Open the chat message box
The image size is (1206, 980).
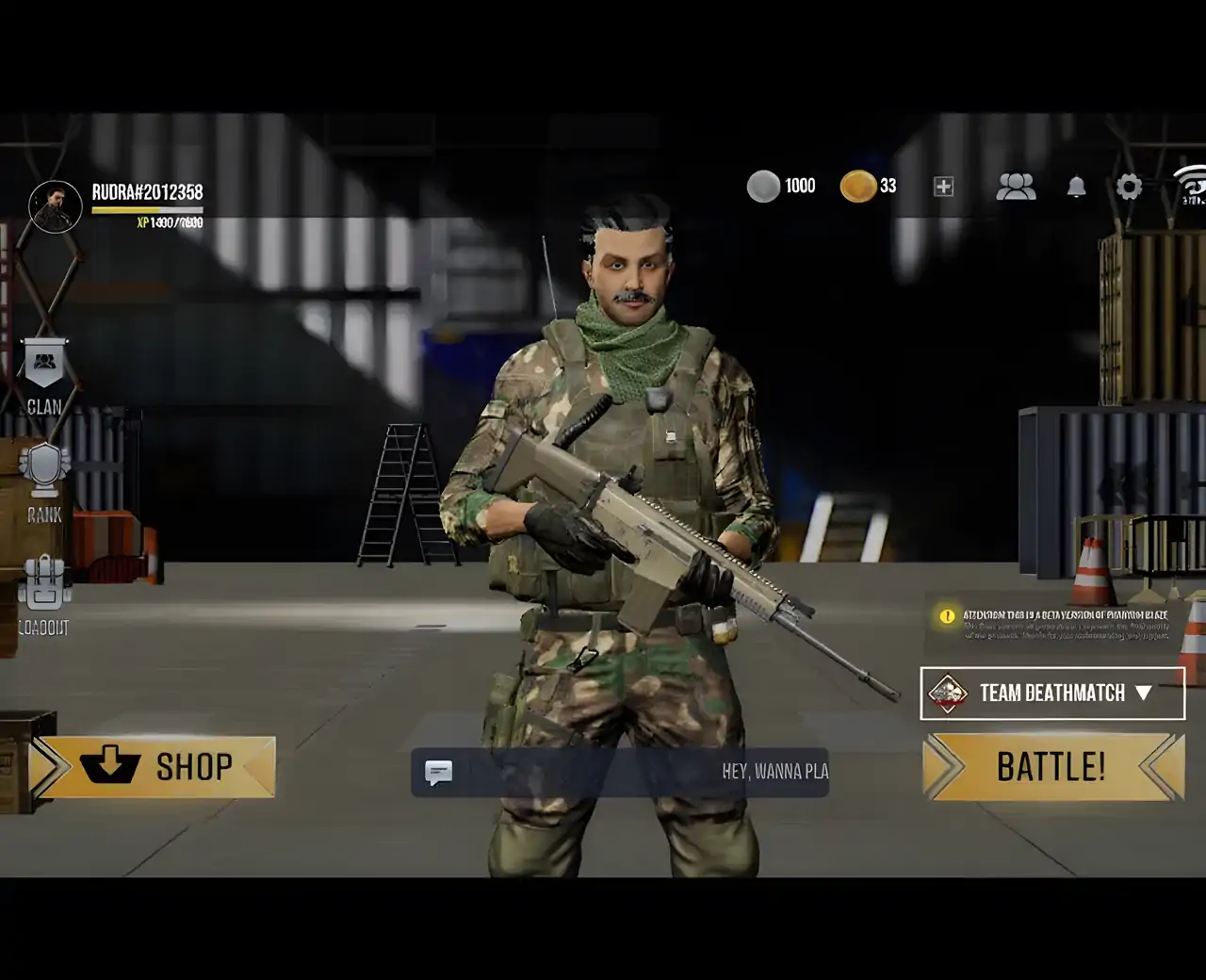click(x=619, y=773)
